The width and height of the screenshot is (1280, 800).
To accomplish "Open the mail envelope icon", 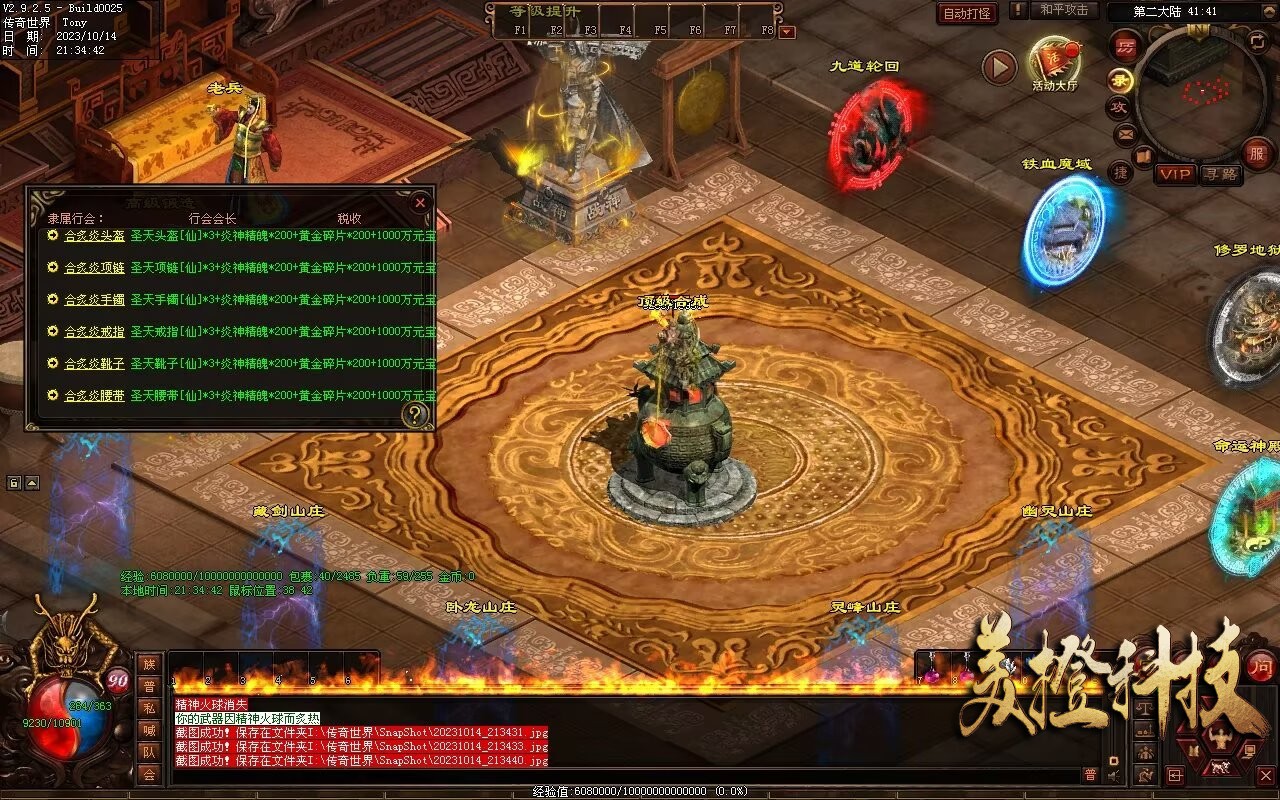I will click(x=1126, y=133).
